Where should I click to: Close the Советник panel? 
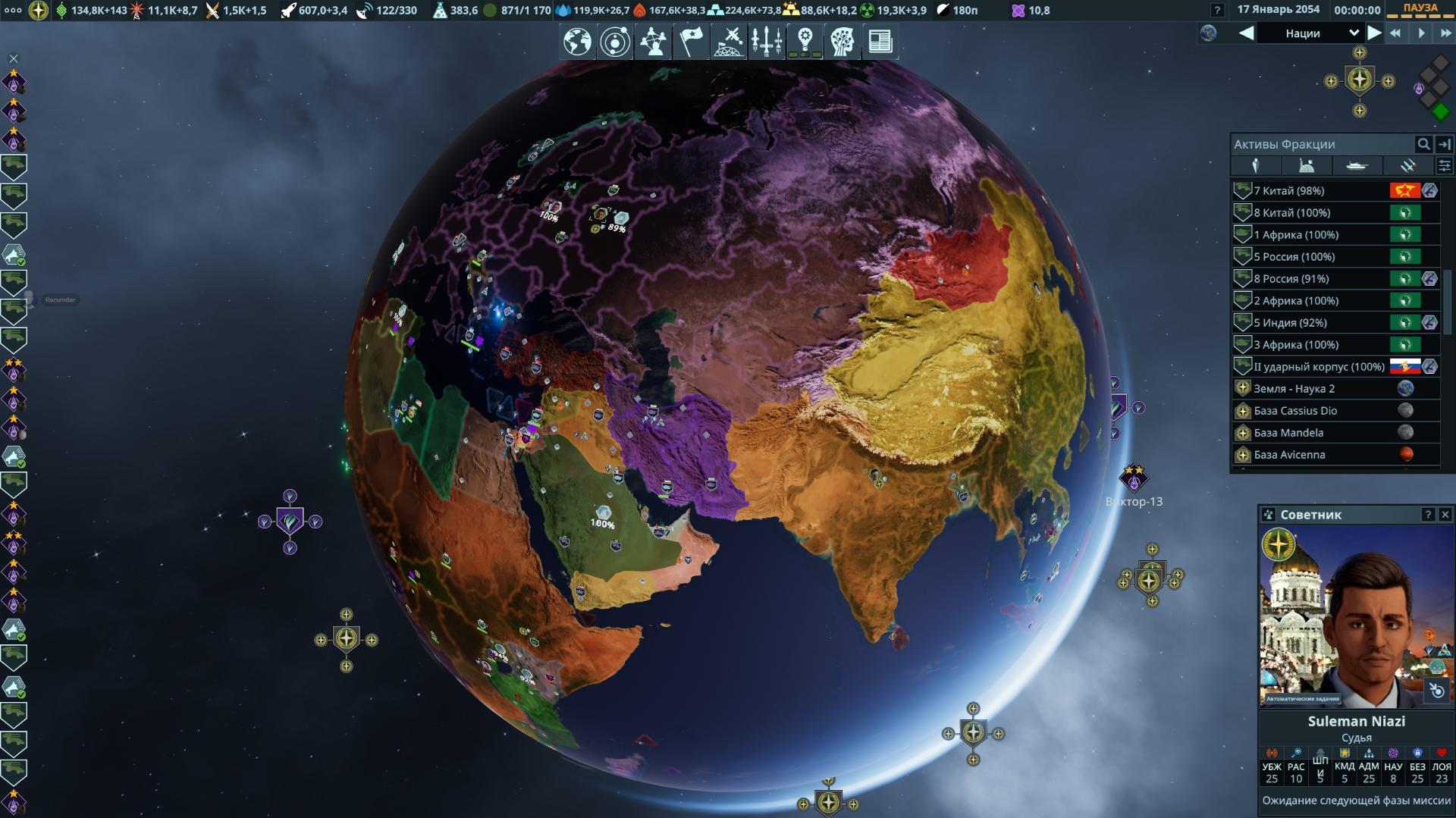point(1445,515)
